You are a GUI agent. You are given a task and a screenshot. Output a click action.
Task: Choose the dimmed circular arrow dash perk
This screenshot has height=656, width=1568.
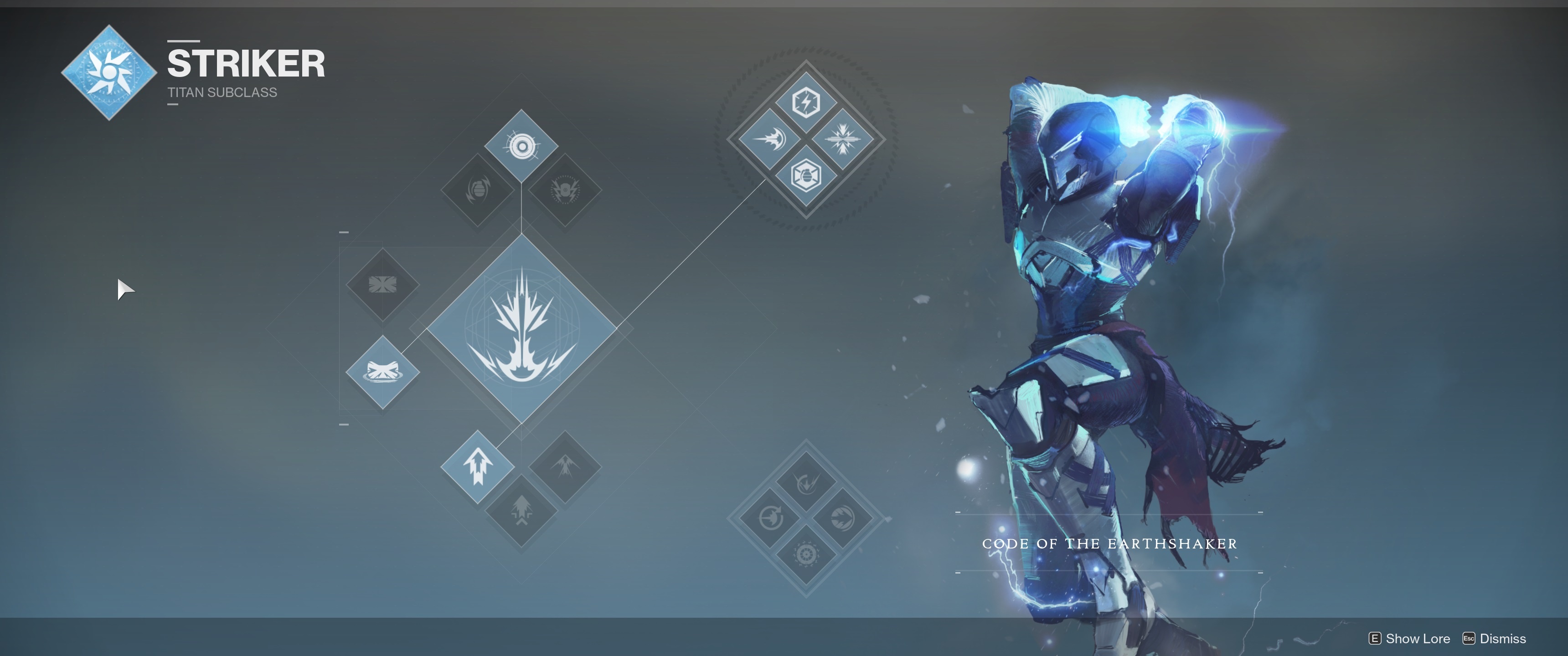coord(769,518)
